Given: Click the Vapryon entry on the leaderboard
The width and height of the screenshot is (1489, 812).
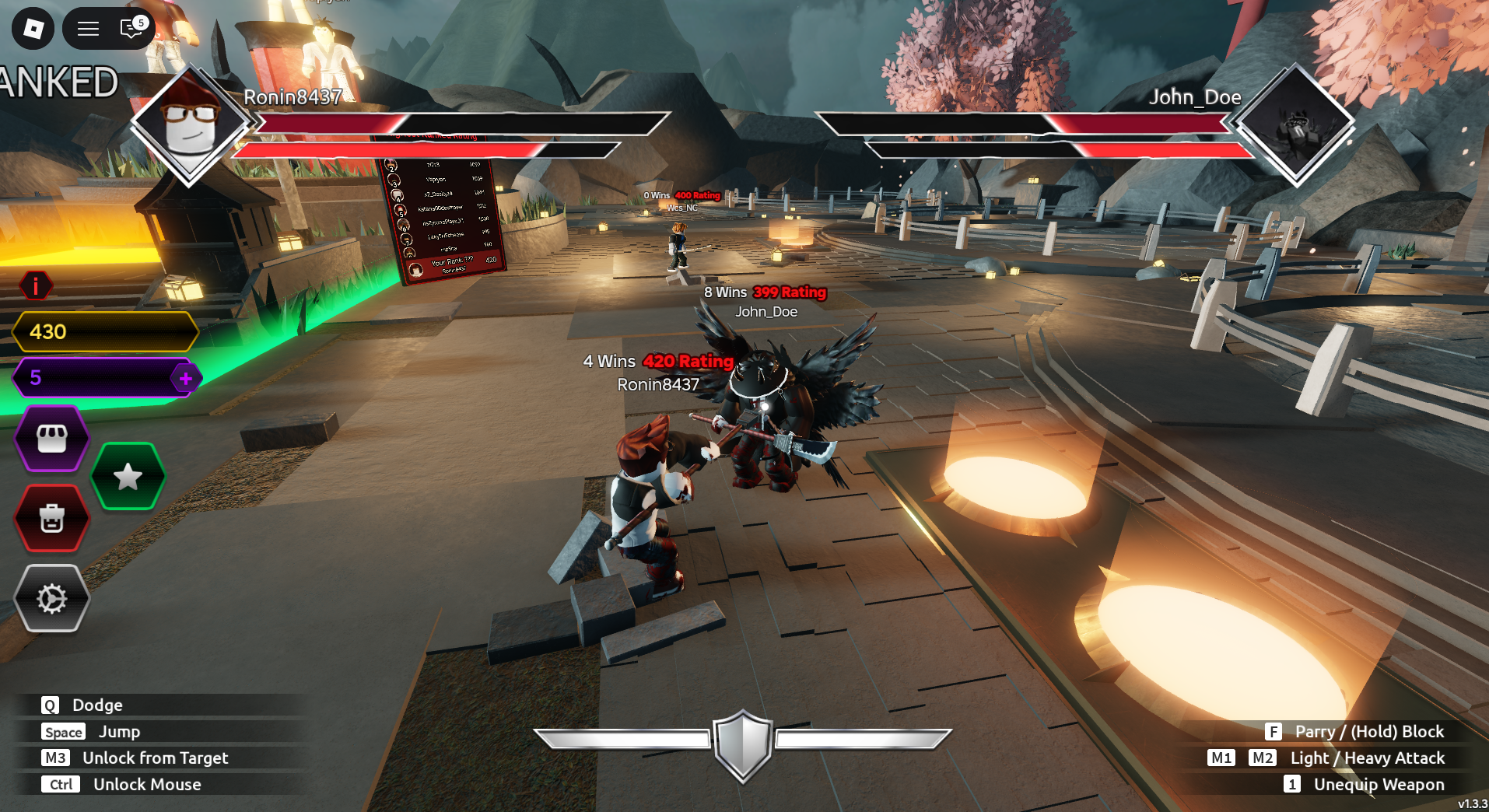Looking at the screenshot, I should point(436,179).
